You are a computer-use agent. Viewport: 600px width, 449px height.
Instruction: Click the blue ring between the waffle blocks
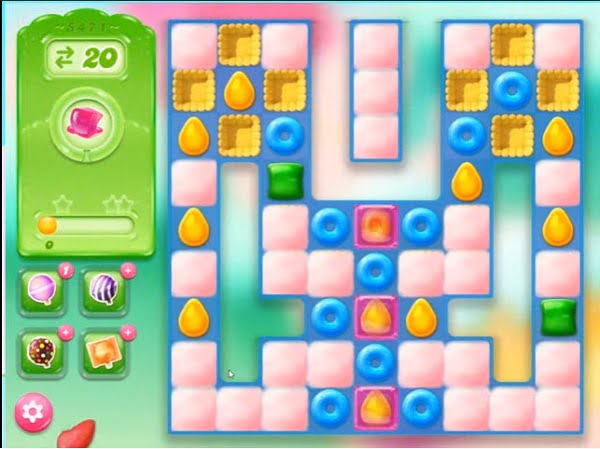[x=512, y=90]
